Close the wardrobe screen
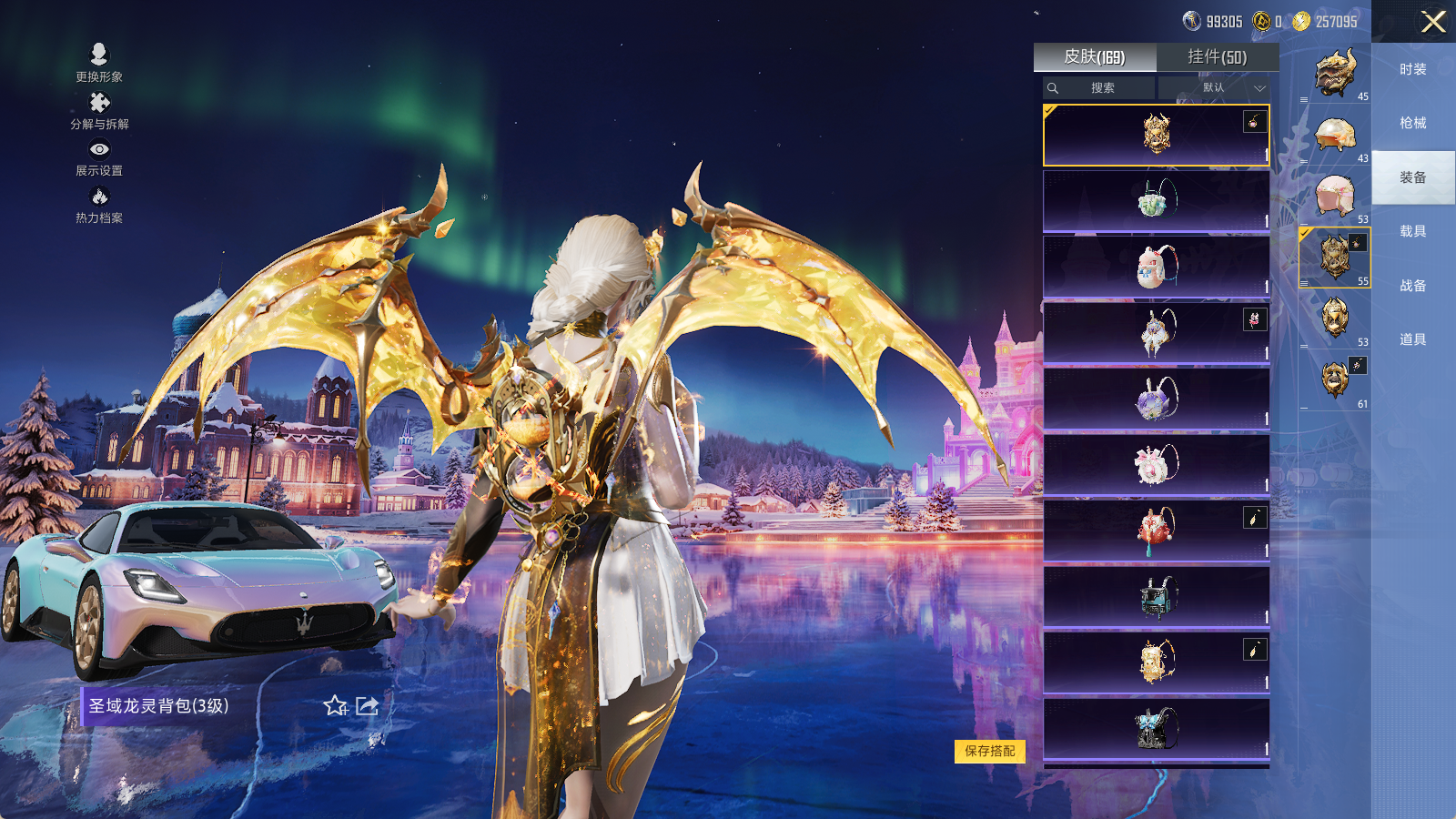 click(1433, 22)
